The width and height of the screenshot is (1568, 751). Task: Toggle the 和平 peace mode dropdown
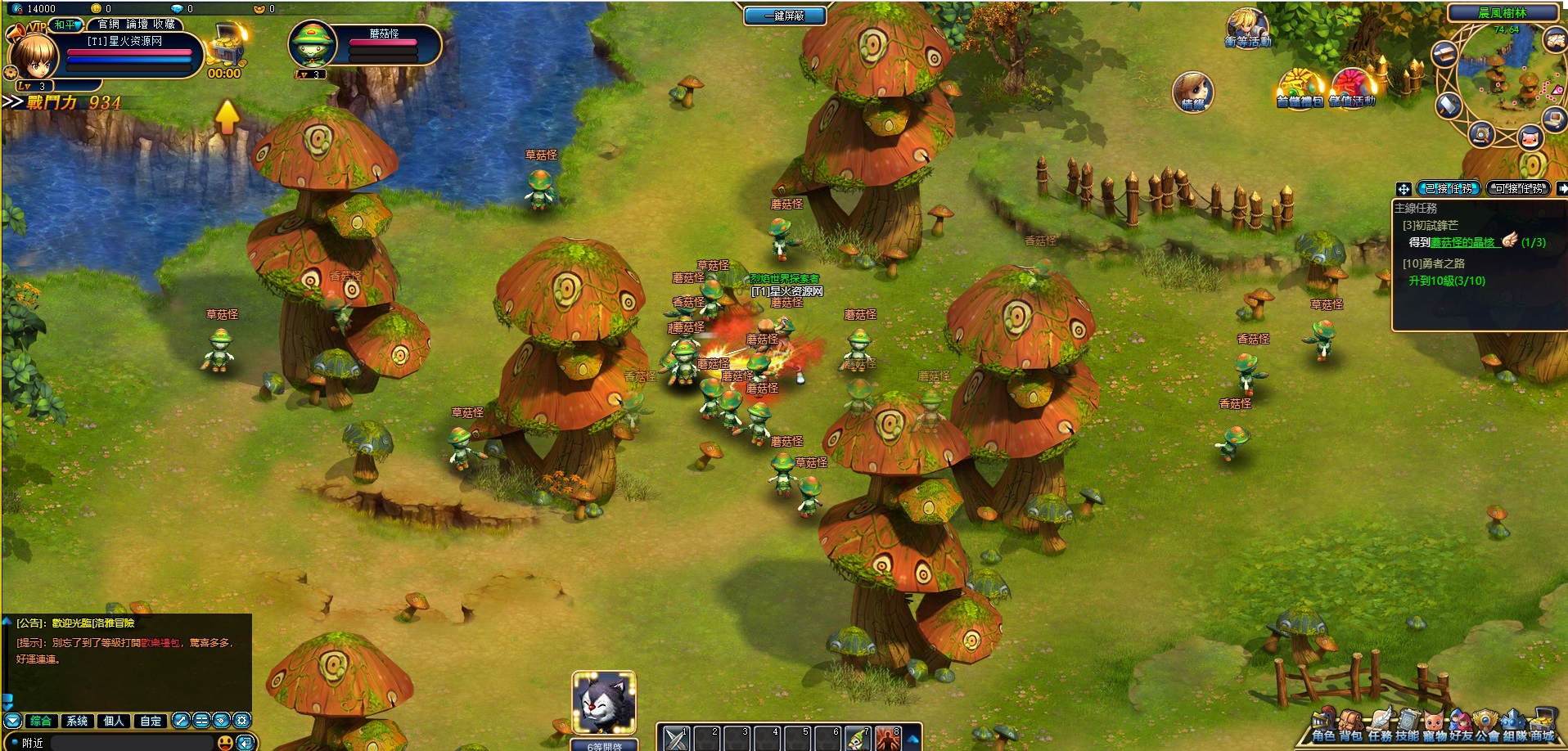[66, 25]
